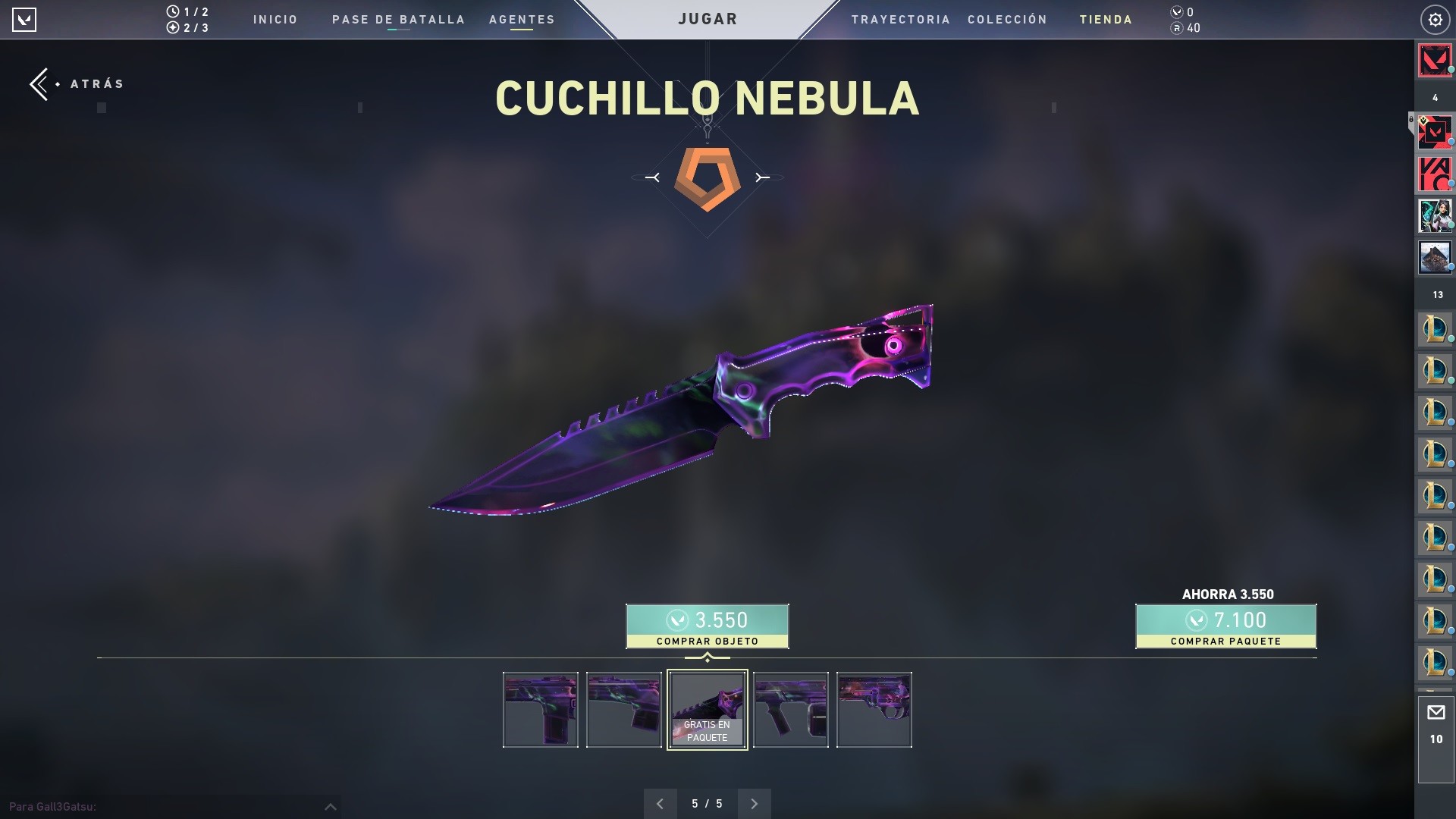Click the mountain artwork card in sidebar
This screenshot has height=819, width=1456.
[x=1434, y=257]
